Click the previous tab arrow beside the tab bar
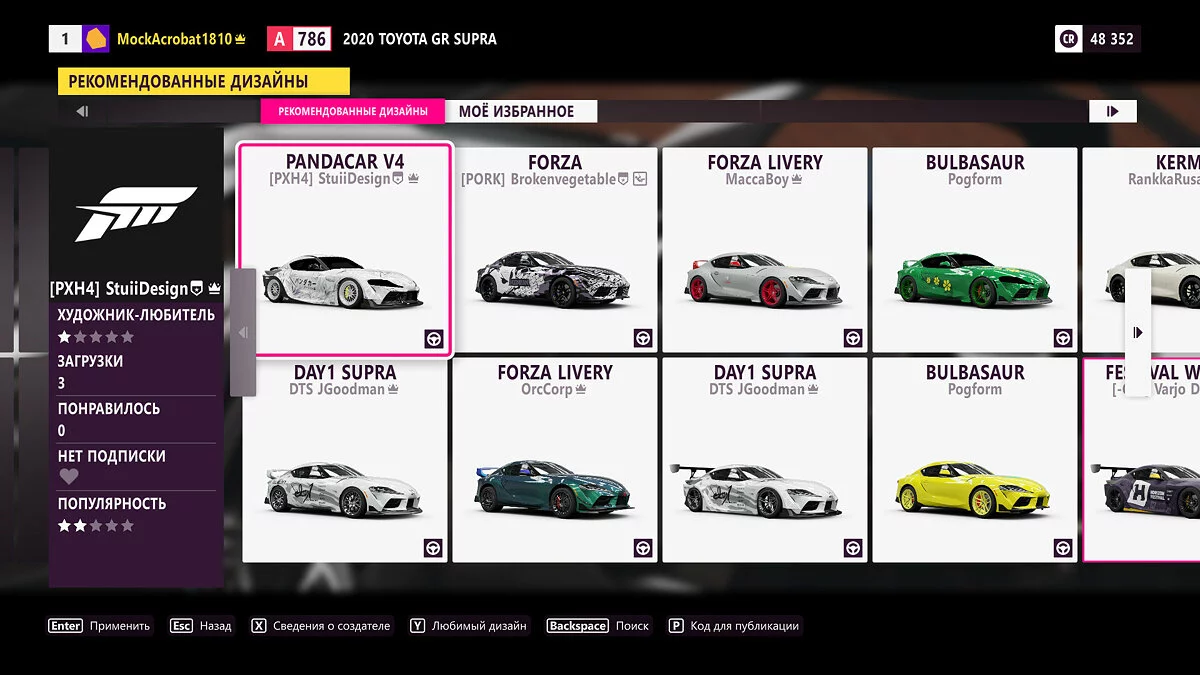The height and width of the screenshot is (675, 1200). click(x=82, y=112)
